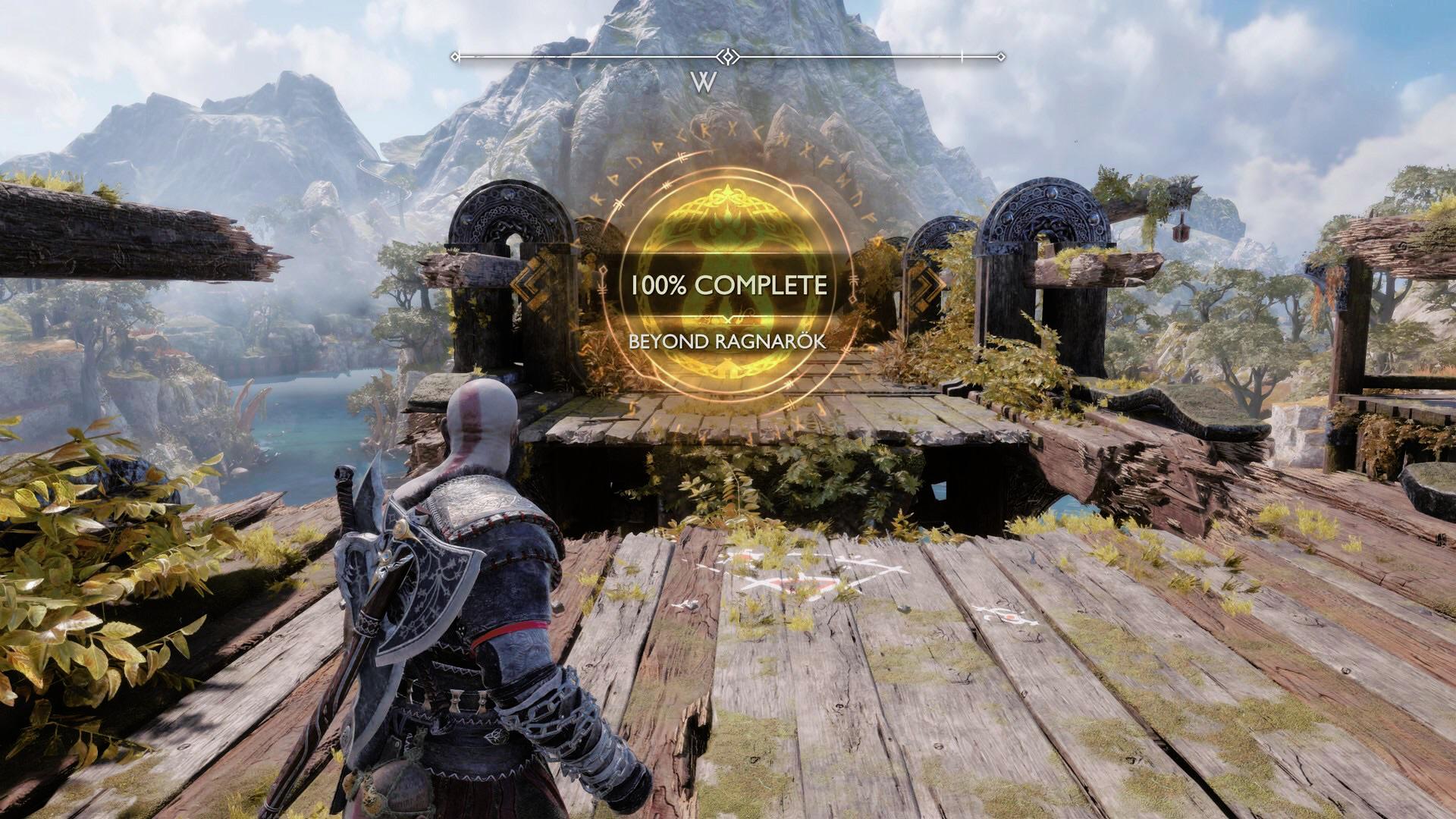Click the small diamond at the compass left end
This screenshot has height=819, width=1456.
pyautogui.click(x=456, y=55)
